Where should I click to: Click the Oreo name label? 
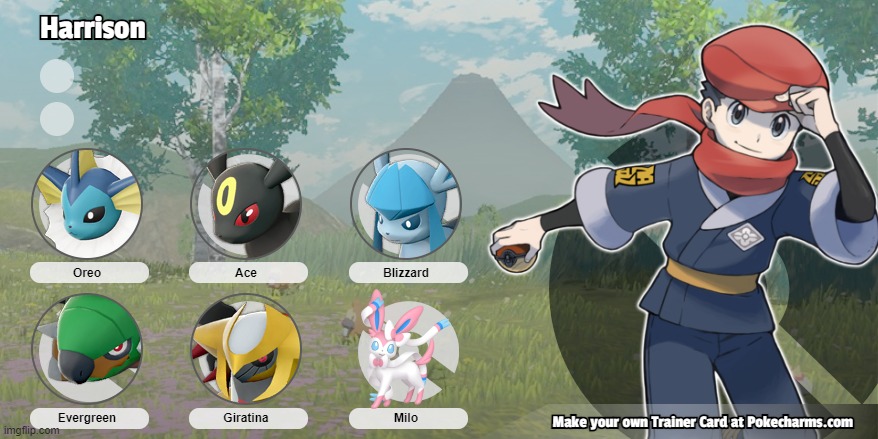click(88, 272)
